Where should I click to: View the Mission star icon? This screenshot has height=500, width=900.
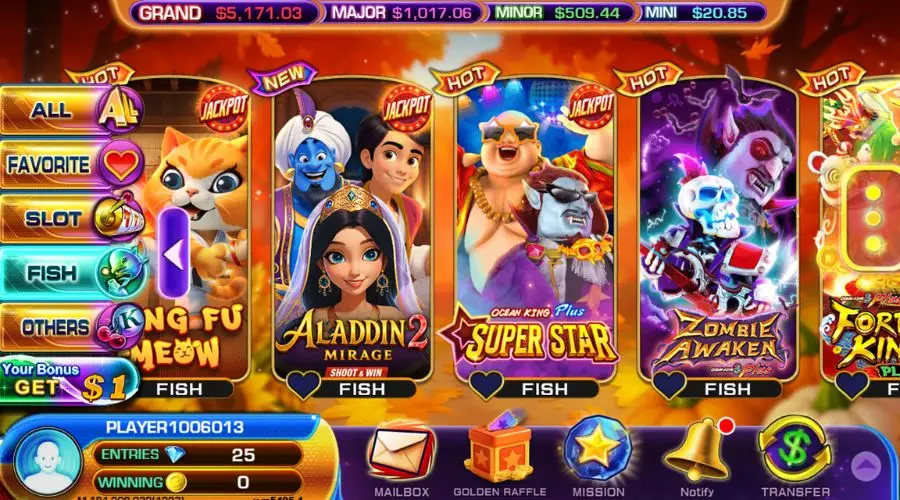click(598, 450)
